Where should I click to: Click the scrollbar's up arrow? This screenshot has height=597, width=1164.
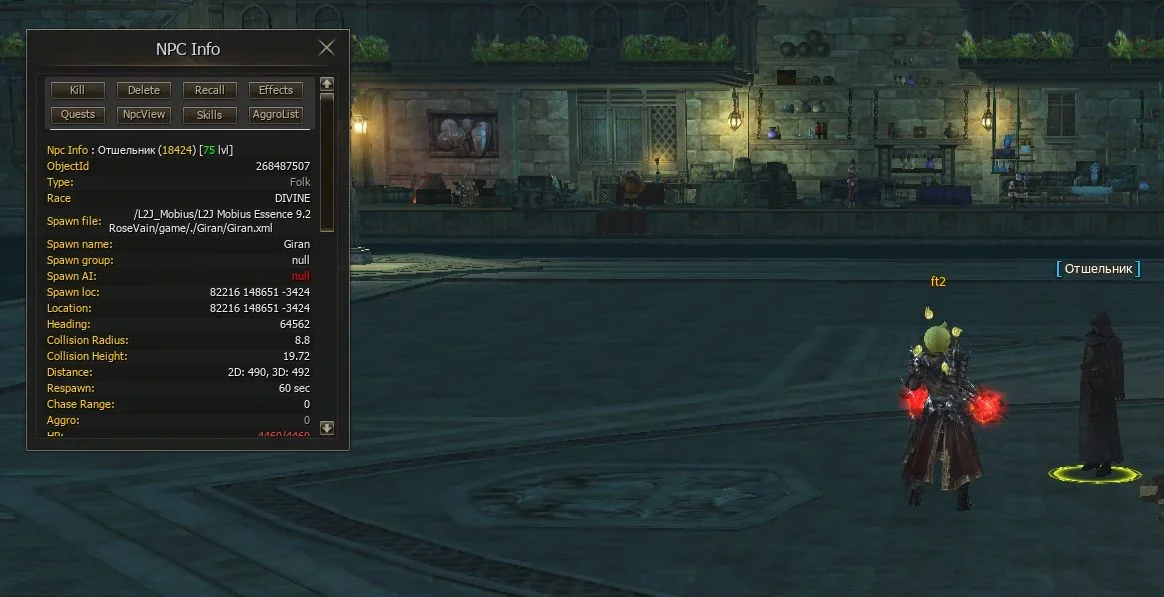(326, 84)
